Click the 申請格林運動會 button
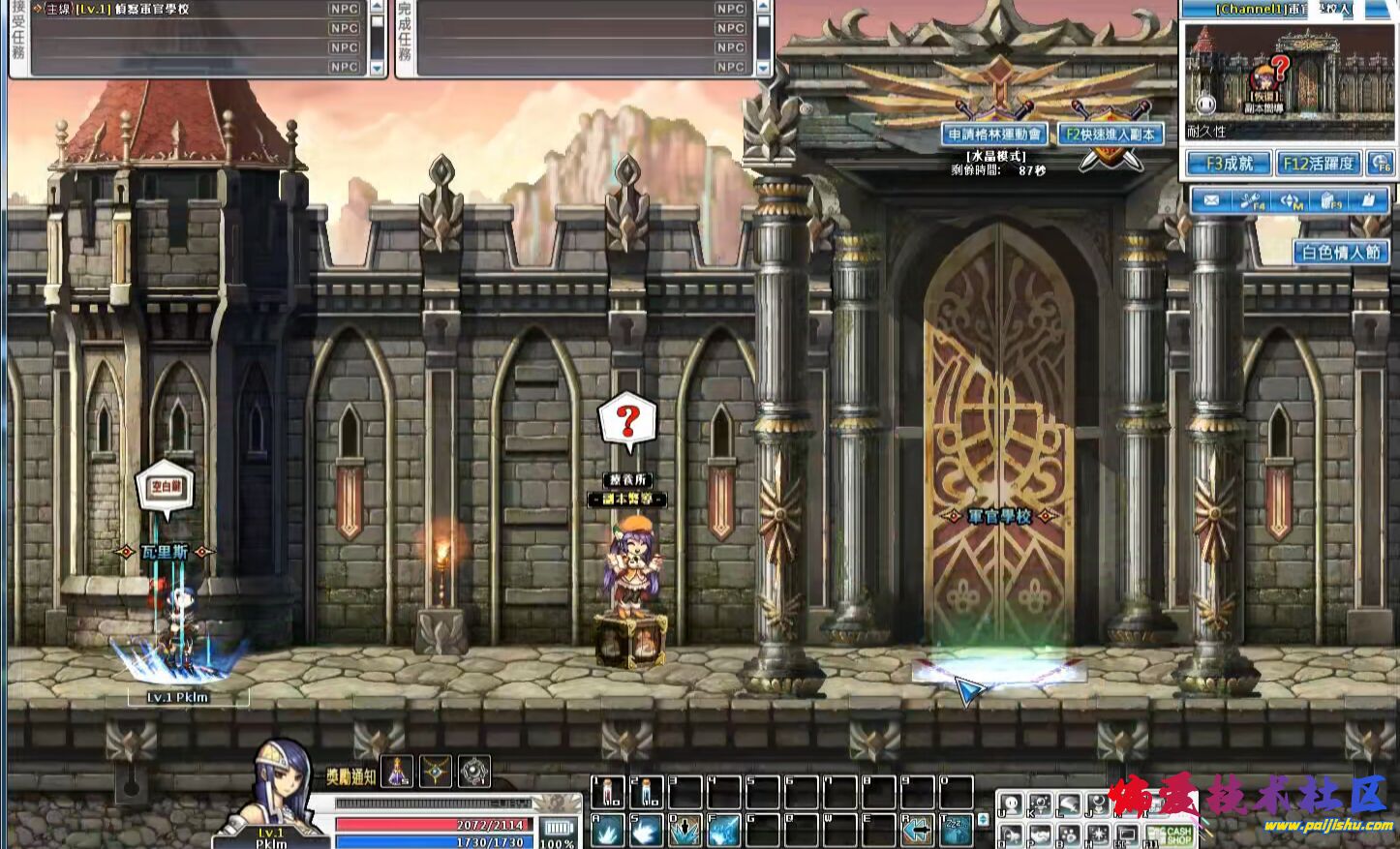 tap(994, 135)
